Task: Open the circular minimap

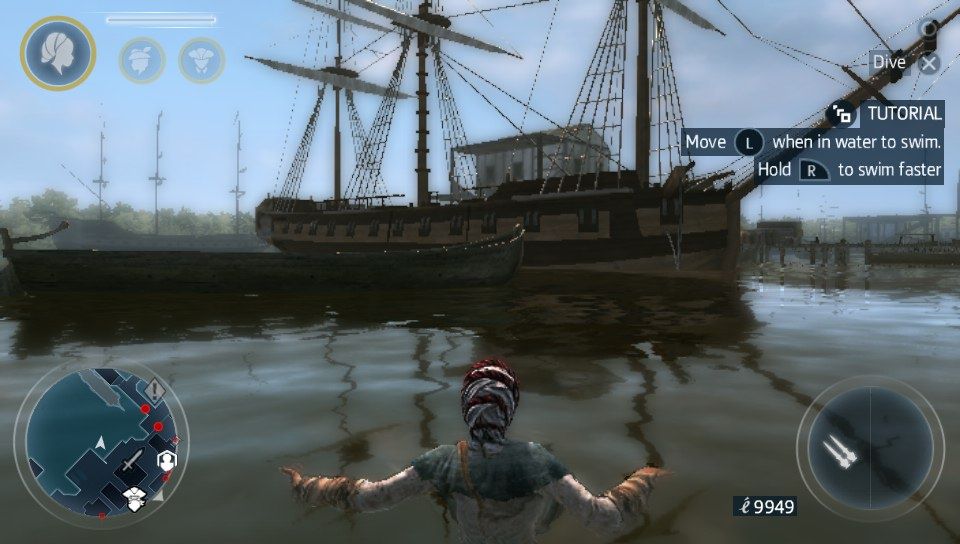Action: (100, 440)
